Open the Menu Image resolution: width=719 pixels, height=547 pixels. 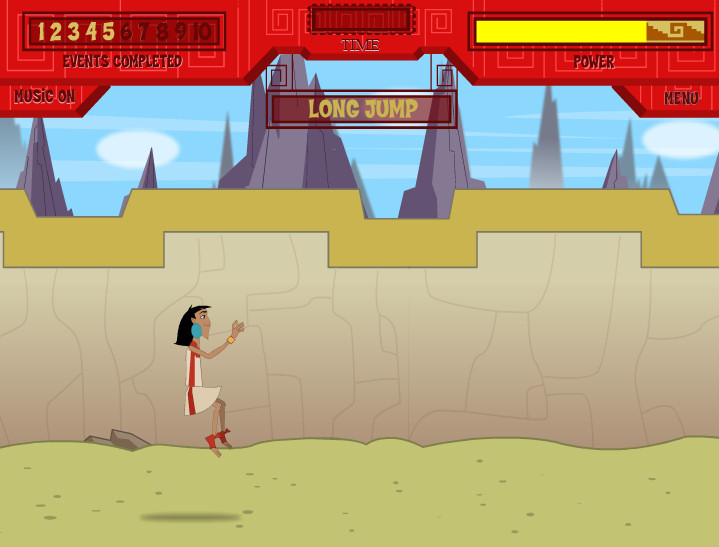[680, 98]
